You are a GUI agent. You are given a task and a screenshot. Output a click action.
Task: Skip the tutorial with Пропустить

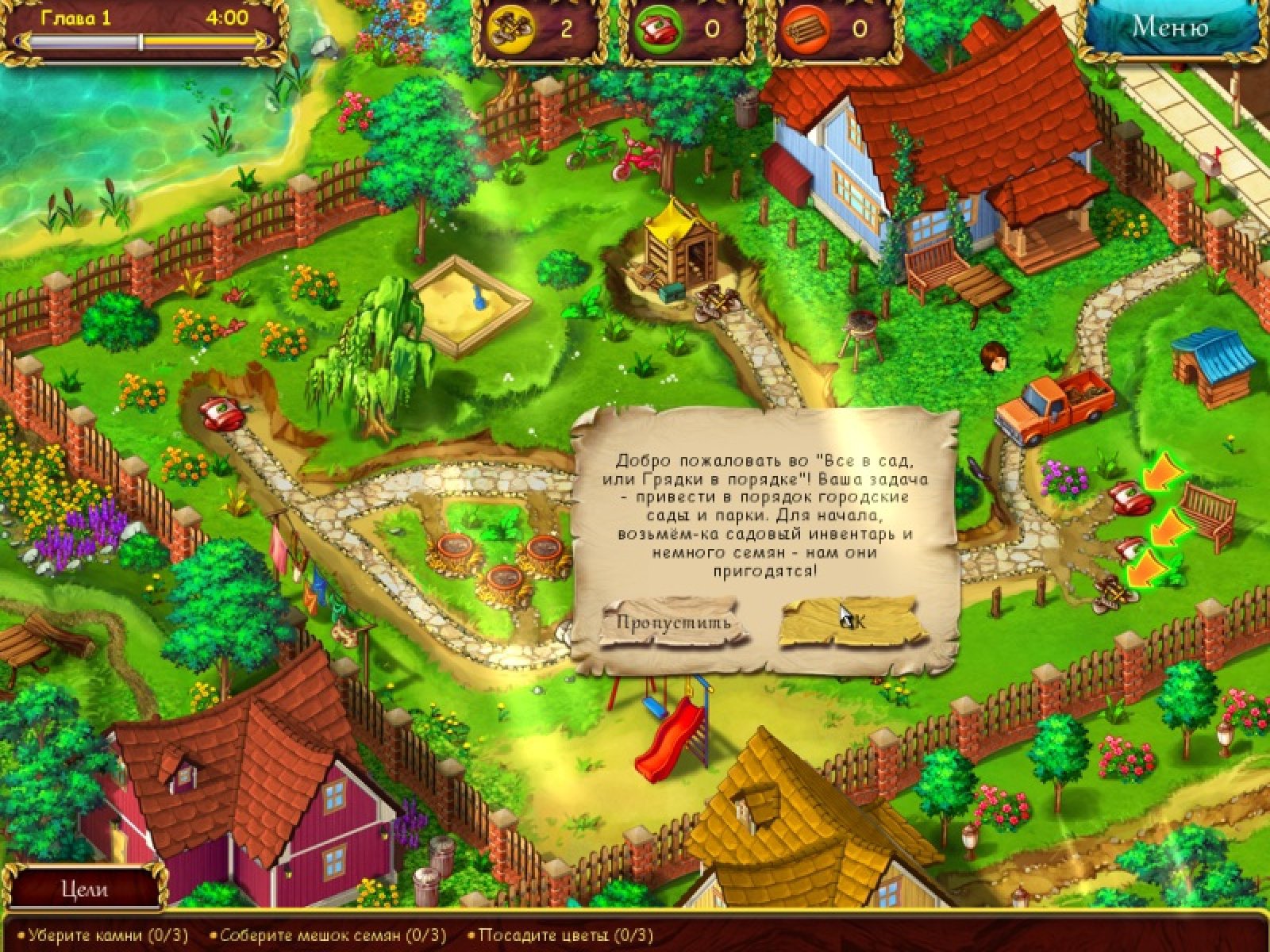674,621
